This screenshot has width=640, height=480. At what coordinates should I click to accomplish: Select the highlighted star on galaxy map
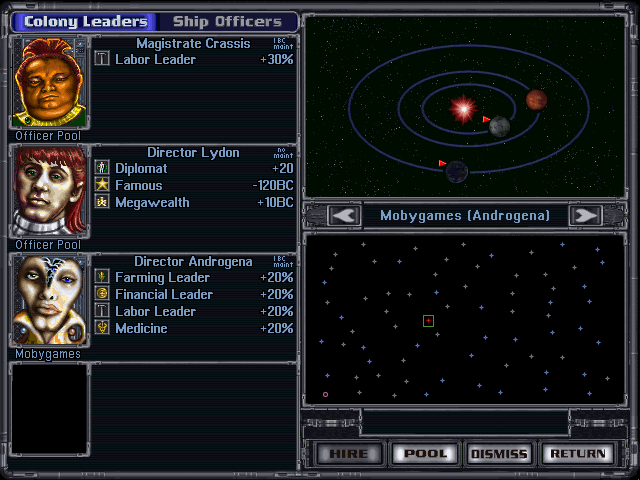(428, 321)
